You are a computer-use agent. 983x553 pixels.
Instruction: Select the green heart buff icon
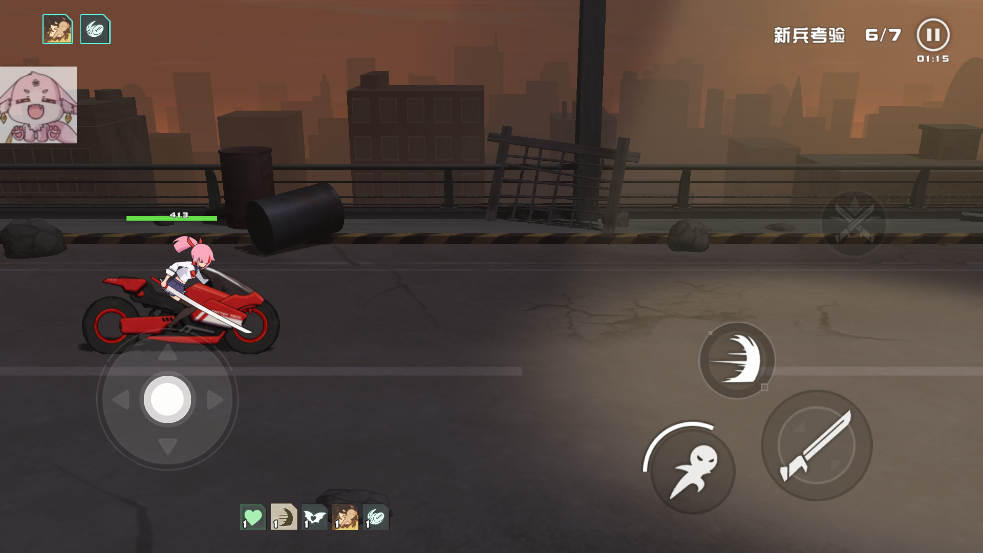pyautogui.click(x=253, y=517)
